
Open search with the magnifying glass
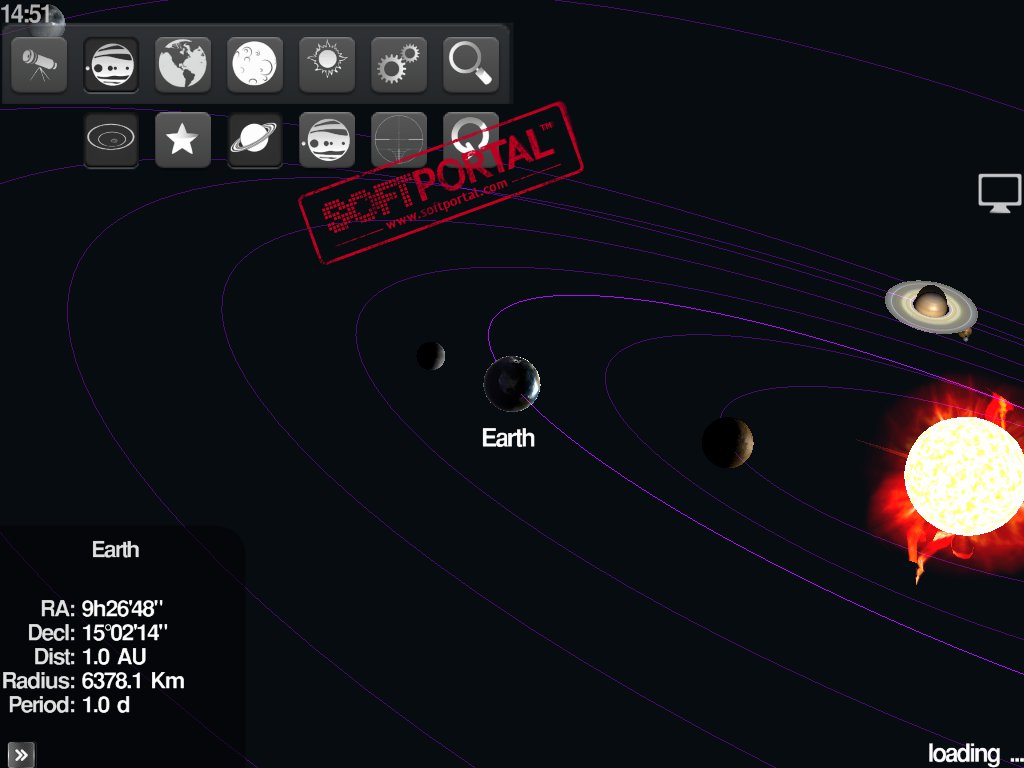(x=471, y=65)
